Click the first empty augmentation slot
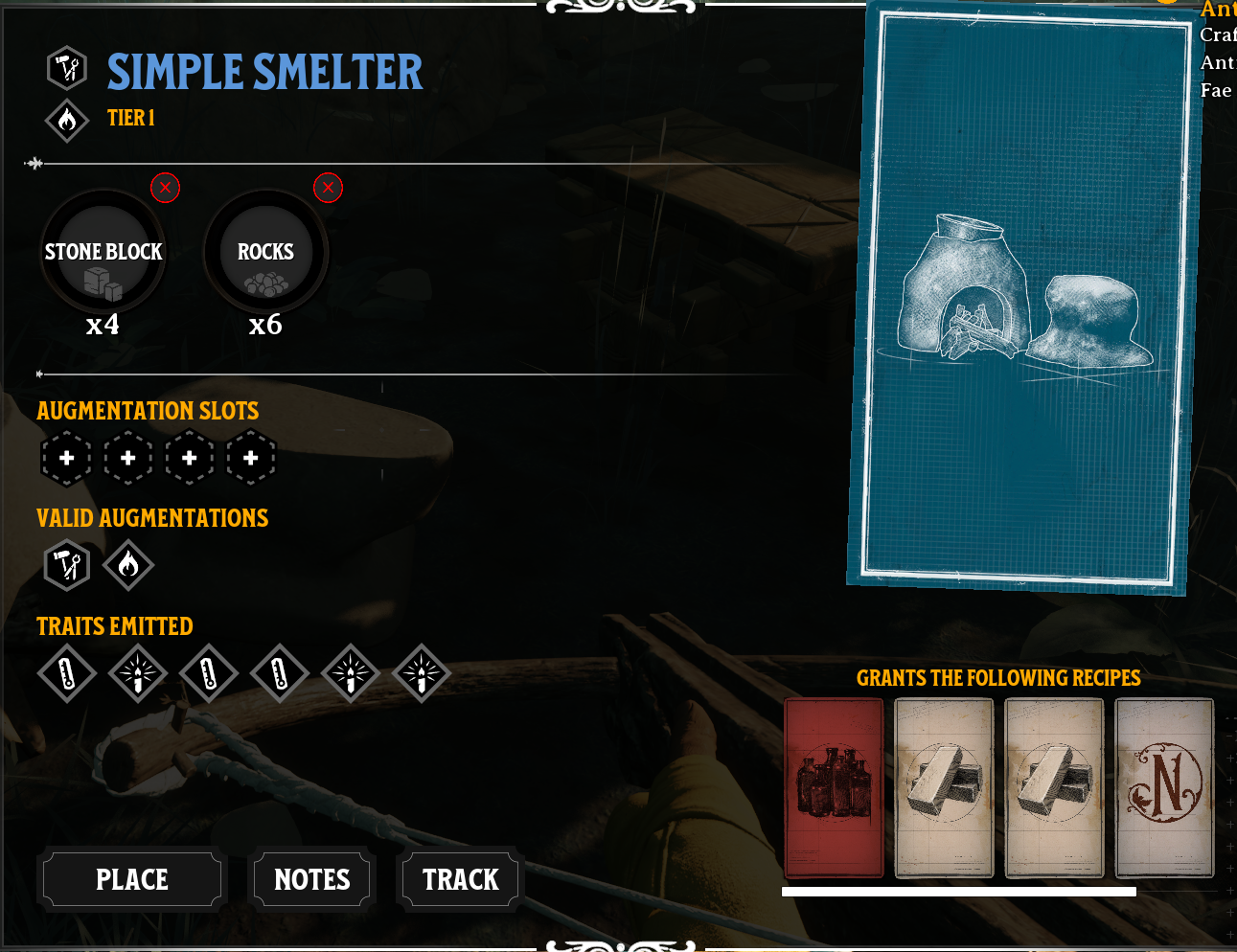This screenshot has height=952, width=1237. pos(66,458)
